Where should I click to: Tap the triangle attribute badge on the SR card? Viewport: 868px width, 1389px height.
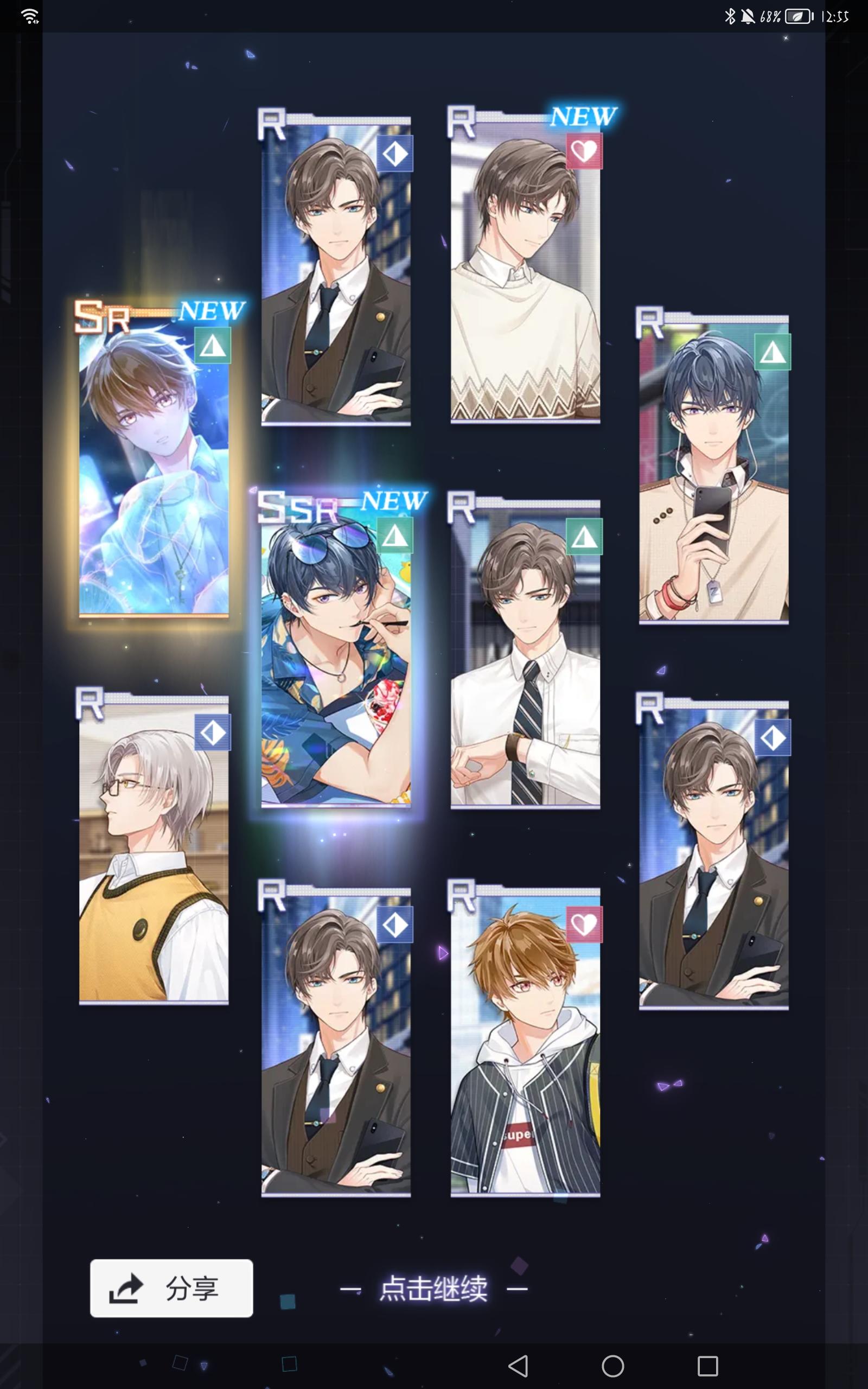tap(213, 348)
